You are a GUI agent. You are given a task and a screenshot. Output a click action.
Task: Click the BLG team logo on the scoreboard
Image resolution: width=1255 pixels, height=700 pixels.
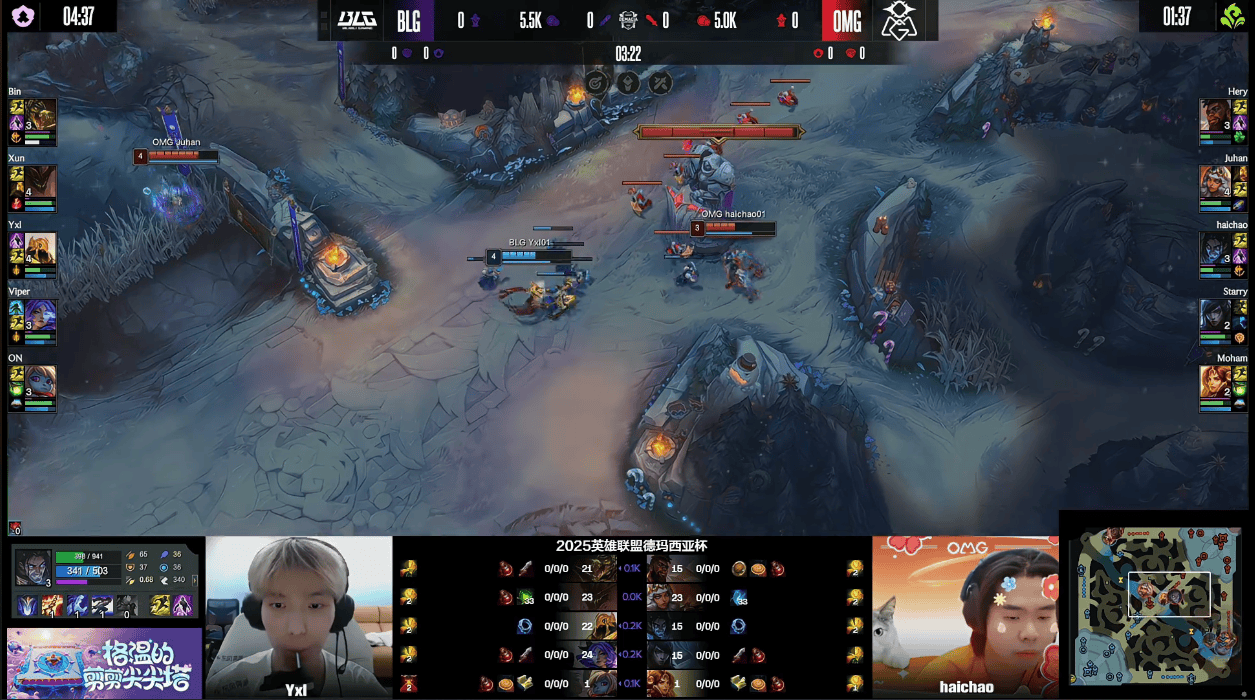tap(355, 21)
